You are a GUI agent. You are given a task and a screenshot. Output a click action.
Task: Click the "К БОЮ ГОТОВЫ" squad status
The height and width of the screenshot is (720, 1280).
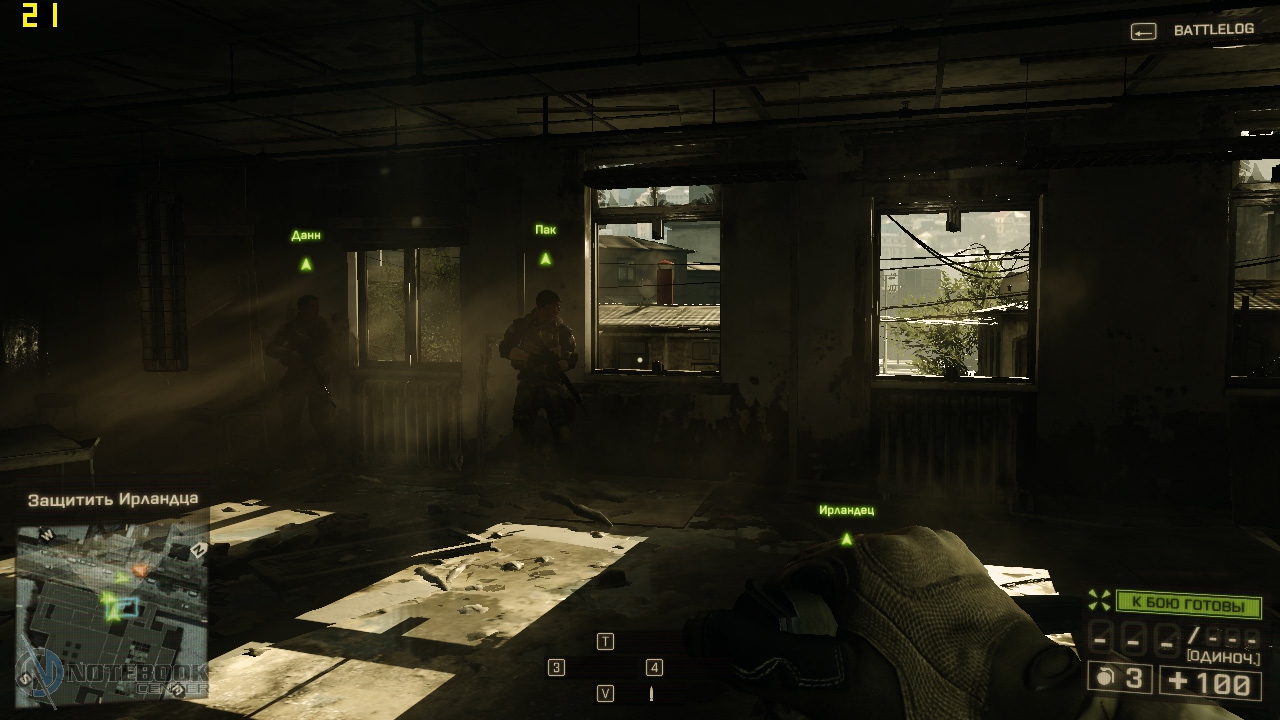[1187, 605]
